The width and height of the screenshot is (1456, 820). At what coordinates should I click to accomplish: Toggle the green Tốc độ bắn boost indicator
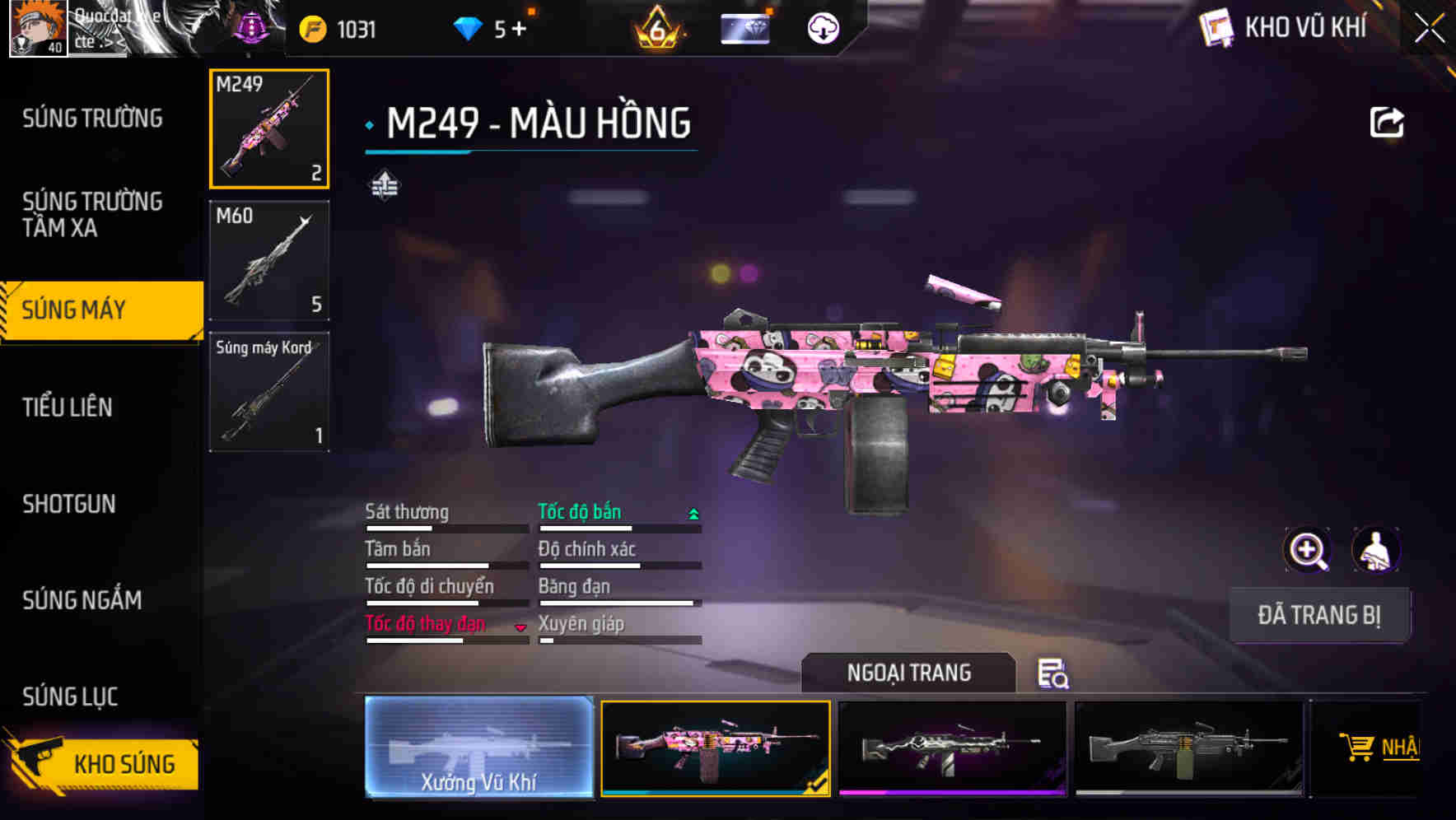pos(693,512)
